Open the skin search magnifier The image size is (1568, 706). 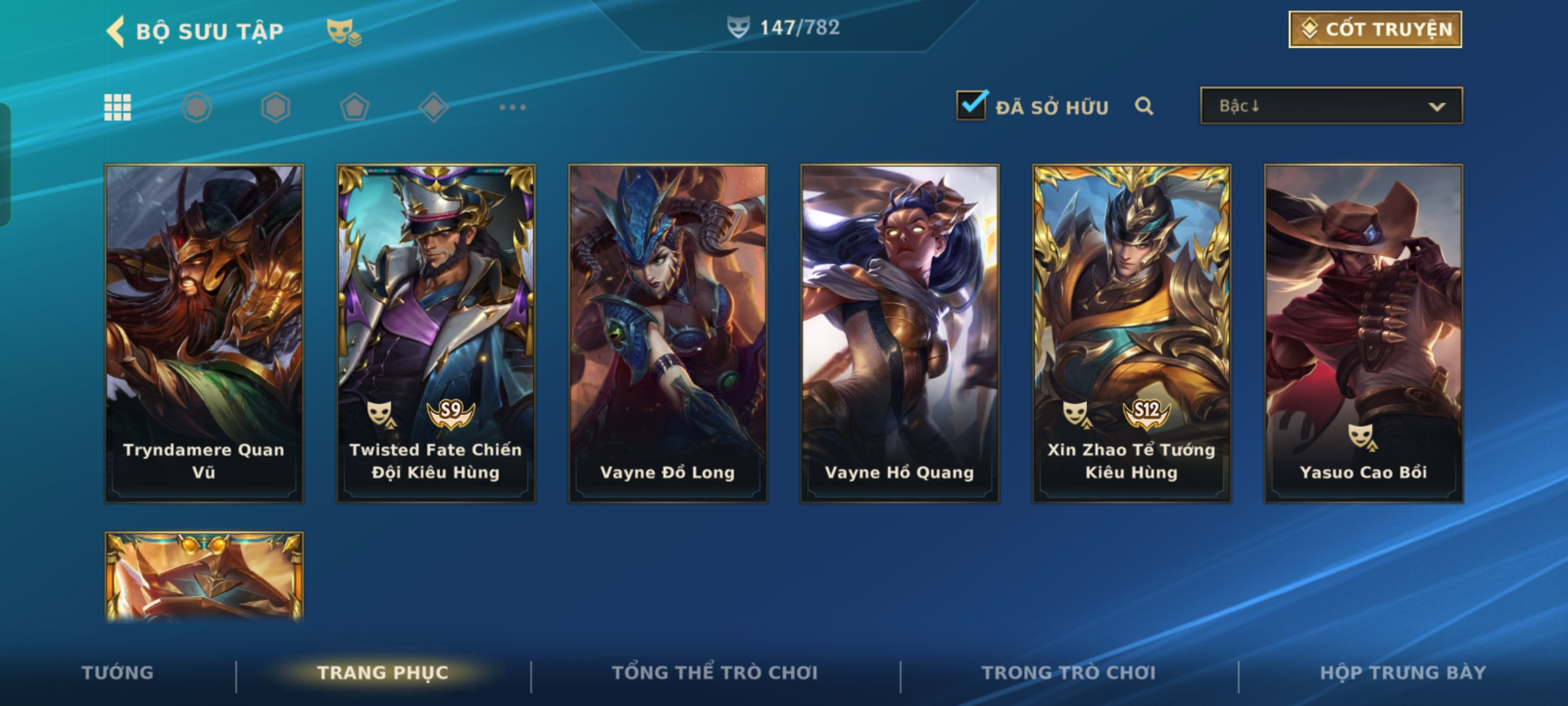1143,106
